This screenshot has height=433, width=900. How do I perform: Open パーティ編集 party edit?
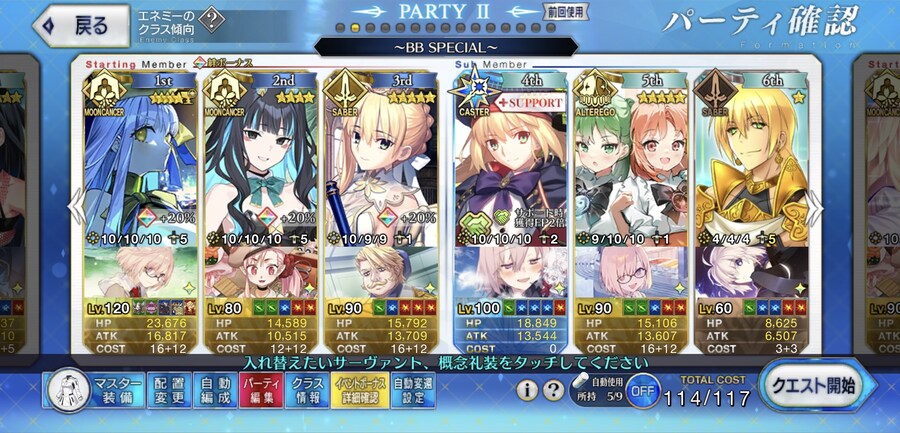[x=262, y=390]
